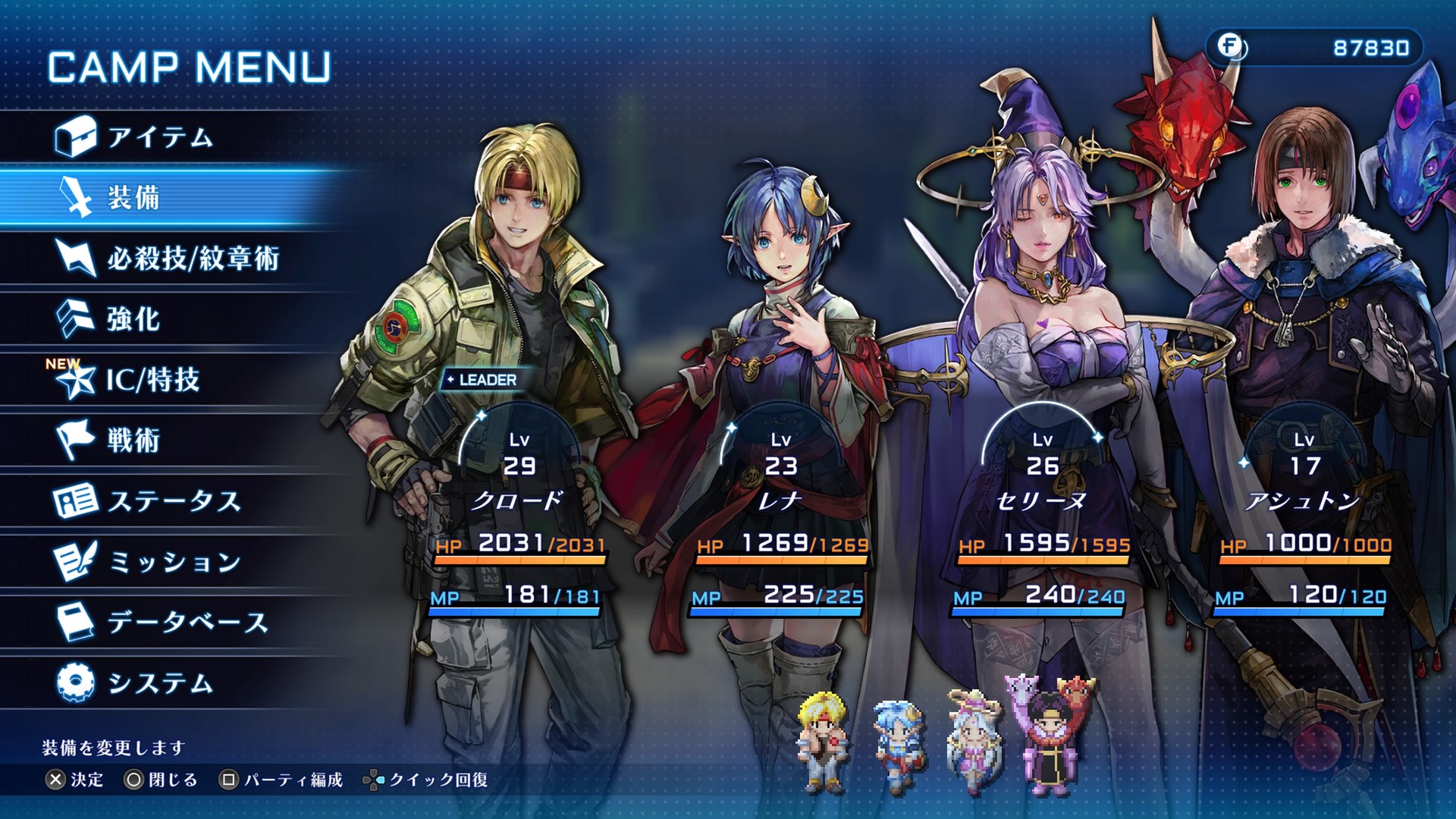Select the 戦術 (Tactics) menu

(x=133, y=441)
